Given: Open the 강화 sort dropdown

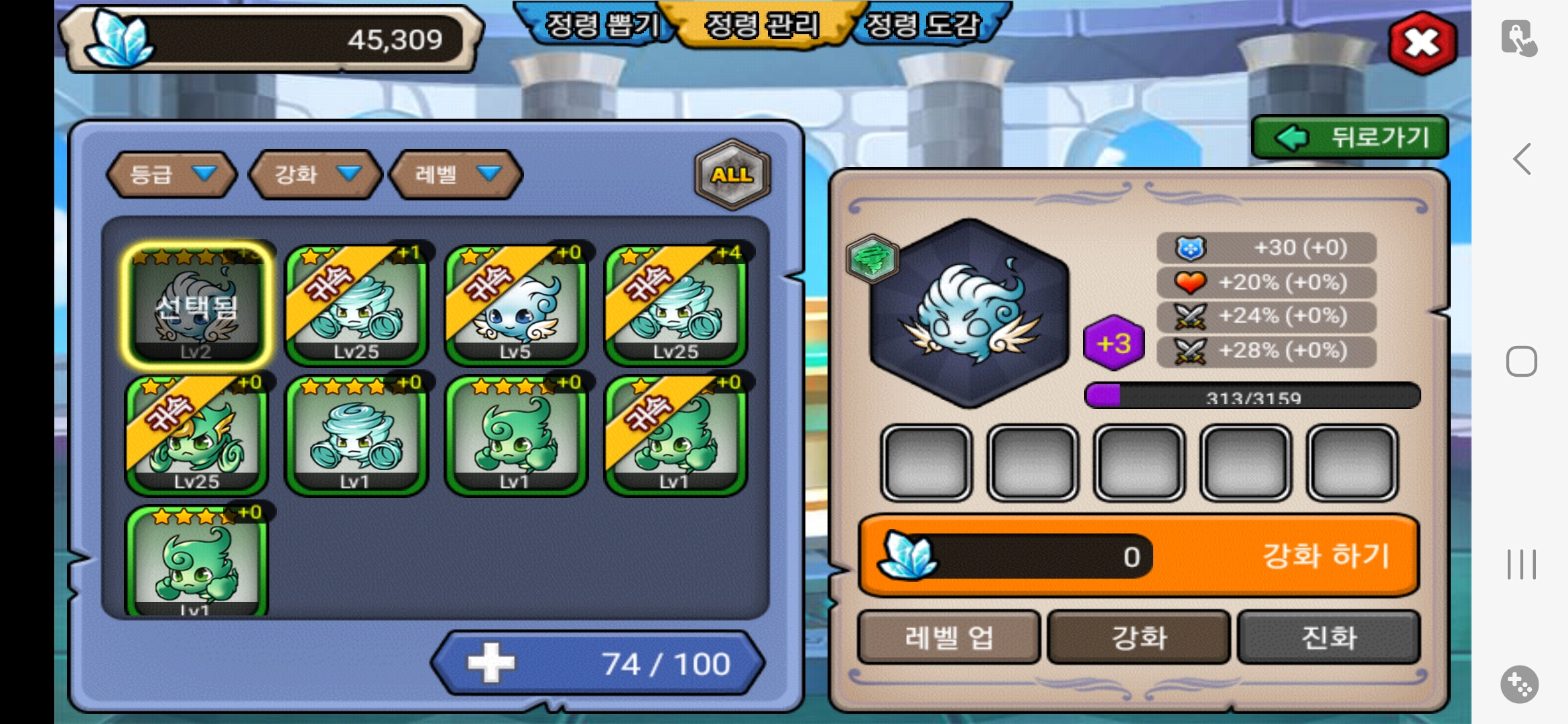Looking at the screenshot, I should point(315,174).
